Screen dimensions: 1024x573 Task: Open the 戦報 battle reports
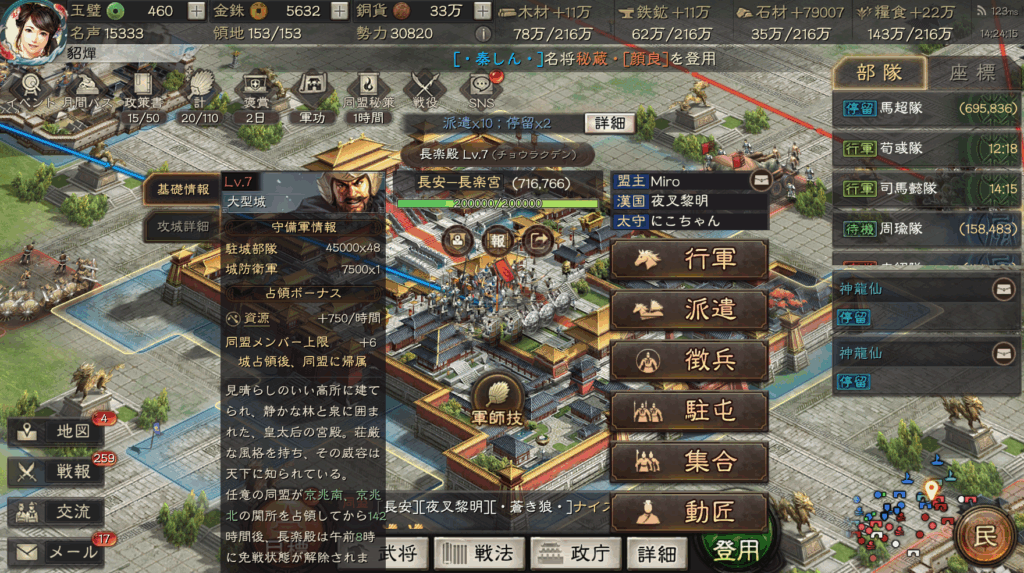point(57,472)
